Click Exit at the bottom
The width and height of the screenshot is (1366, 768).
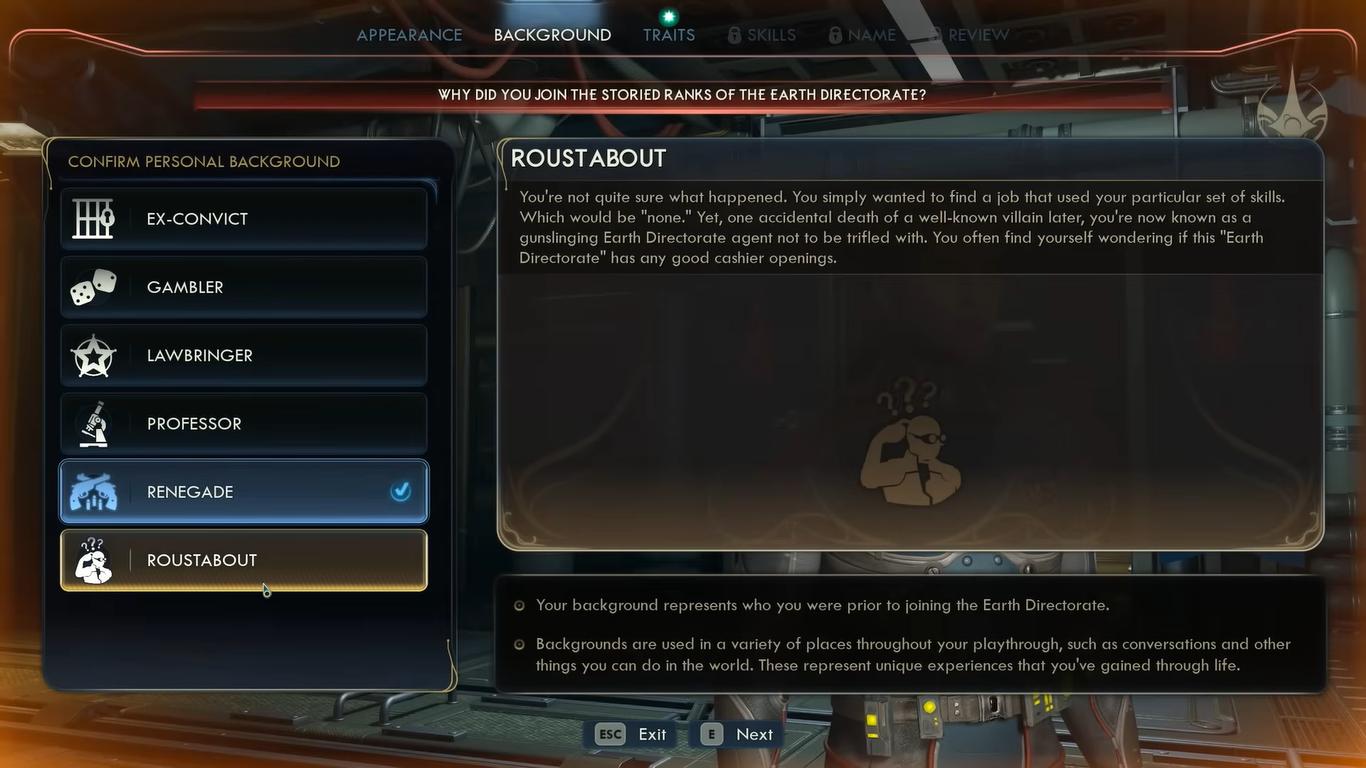pos(632,734)
